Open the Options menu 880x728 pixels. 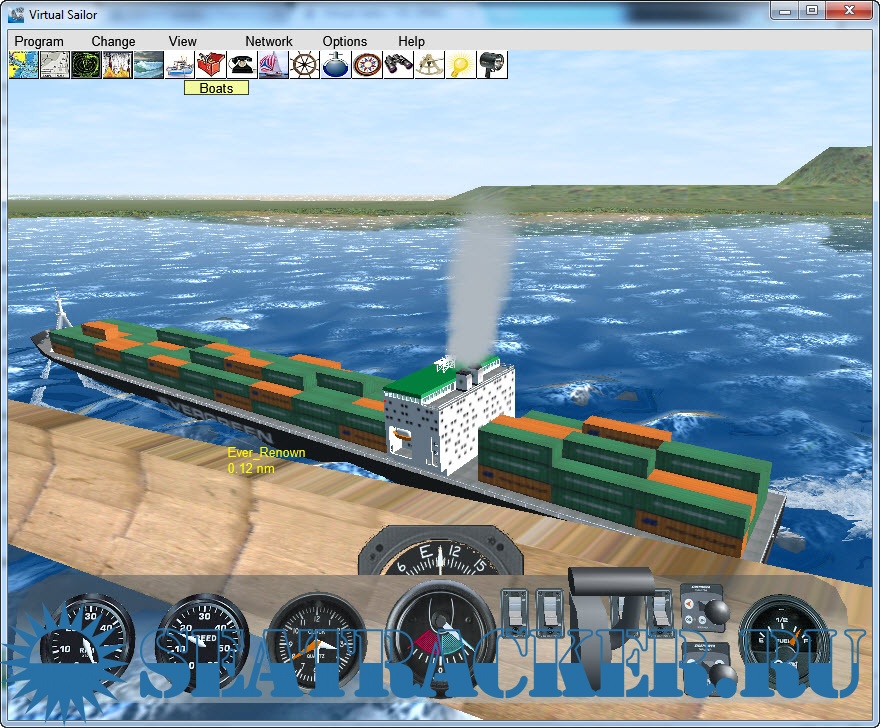pos(345,41)
